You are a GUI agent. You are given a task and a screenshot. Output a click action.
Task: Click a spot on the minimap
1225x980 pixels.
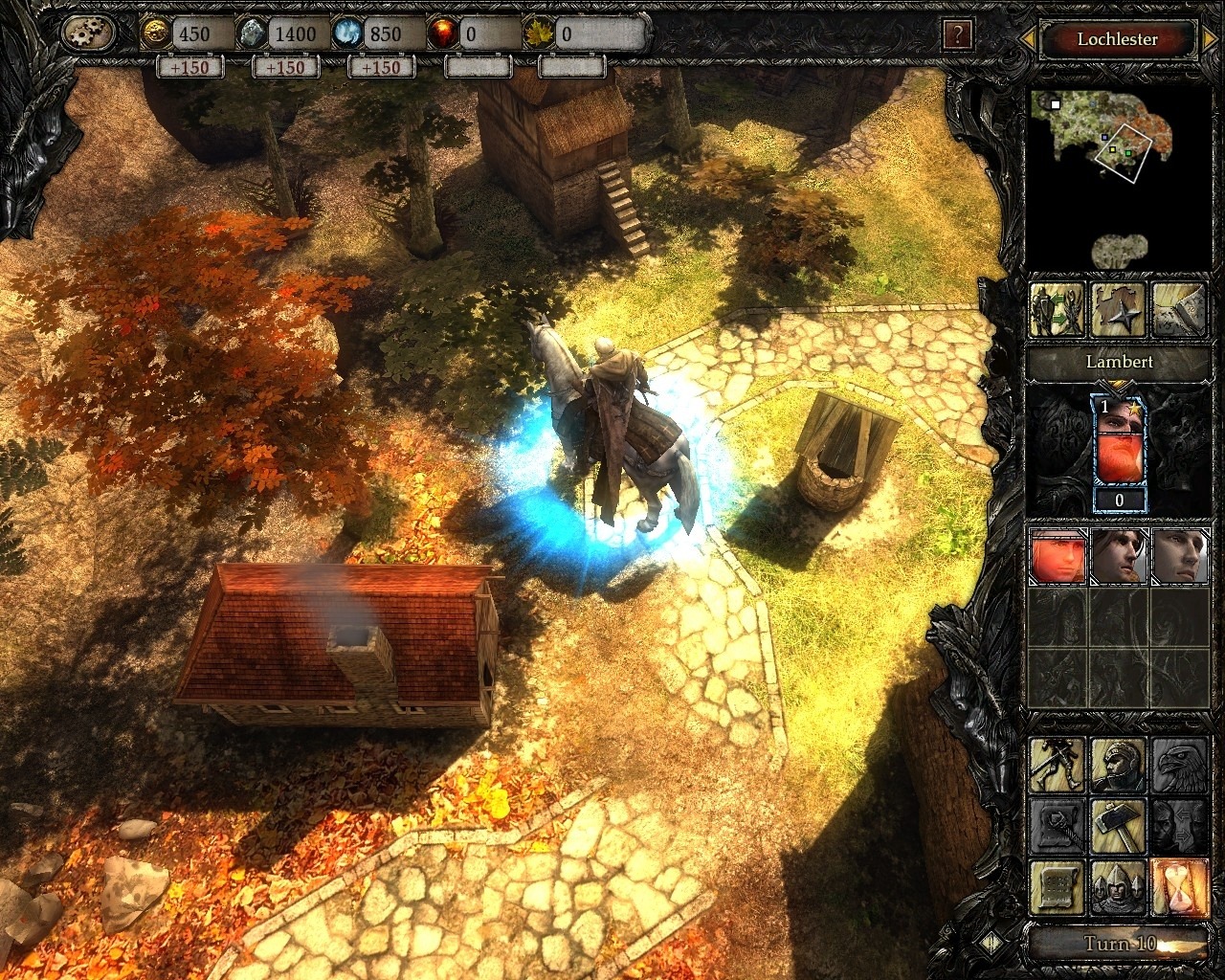pos(1110,144)
